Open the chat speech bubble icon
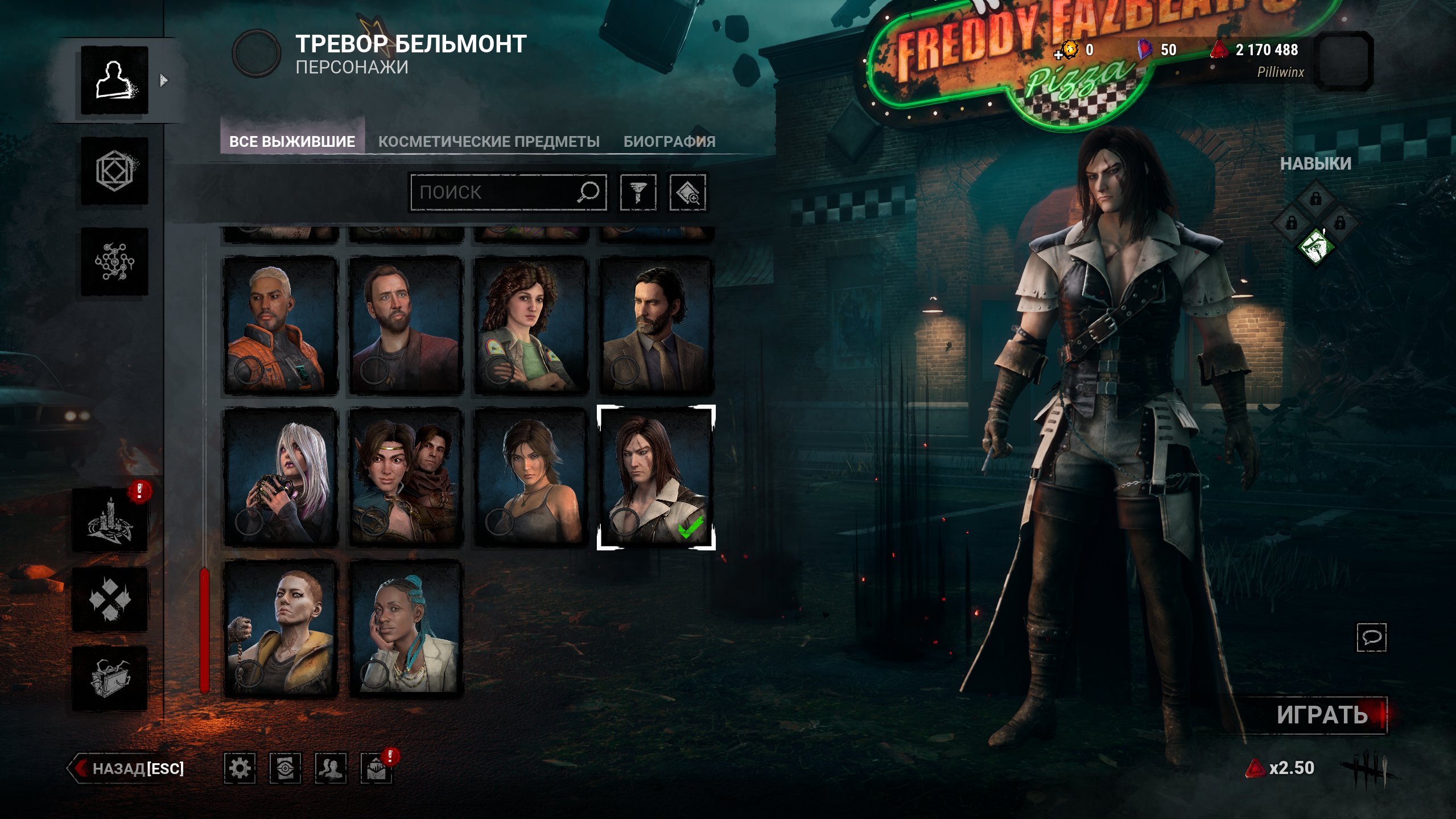Screen dimensions: 1456x819 pyautogui.click(x=1371, y=637)
